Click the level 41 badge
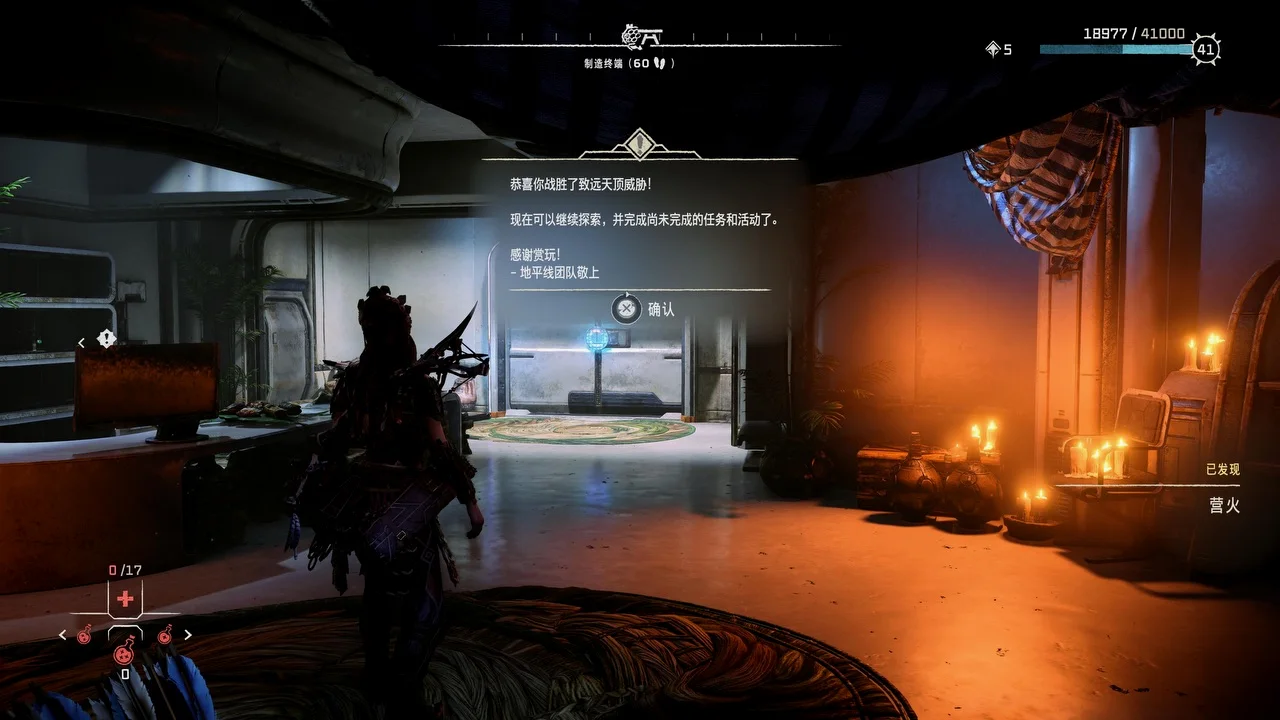 [x=1205, y=49]
